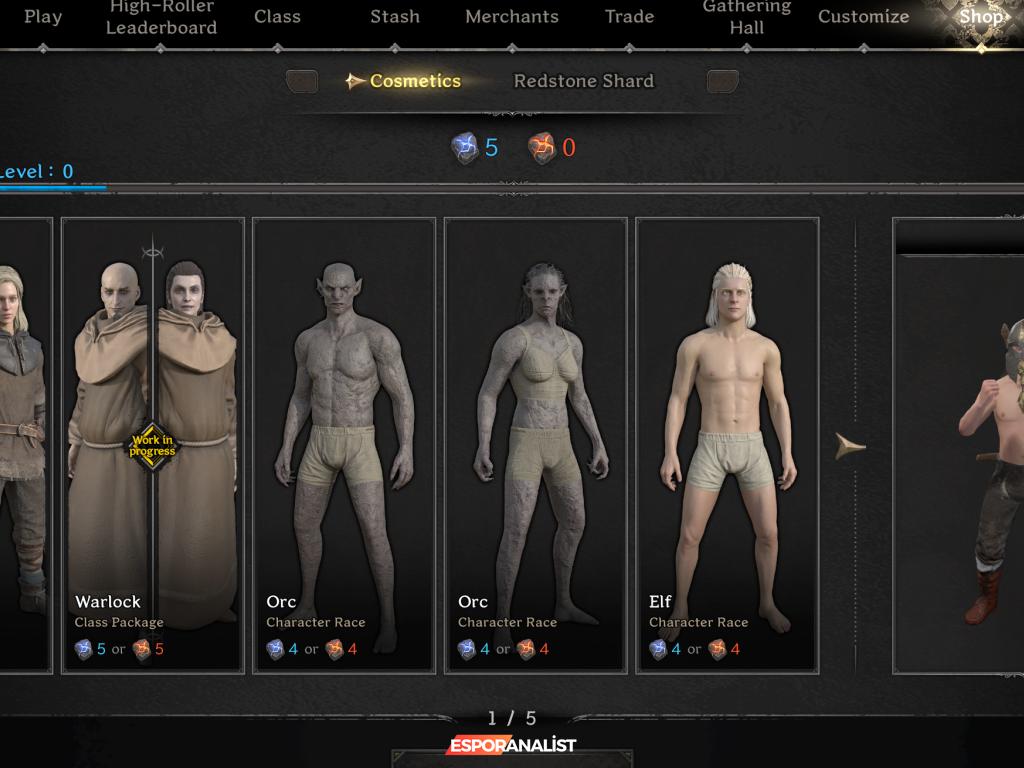Show the Cosmetics shop category

414,81
